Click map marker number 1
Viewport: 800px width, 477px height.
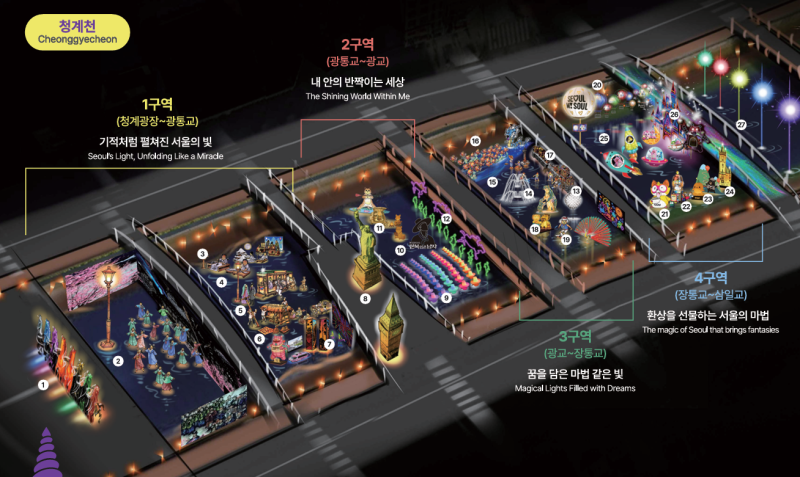pyautogui.click(x=42, y=384)
